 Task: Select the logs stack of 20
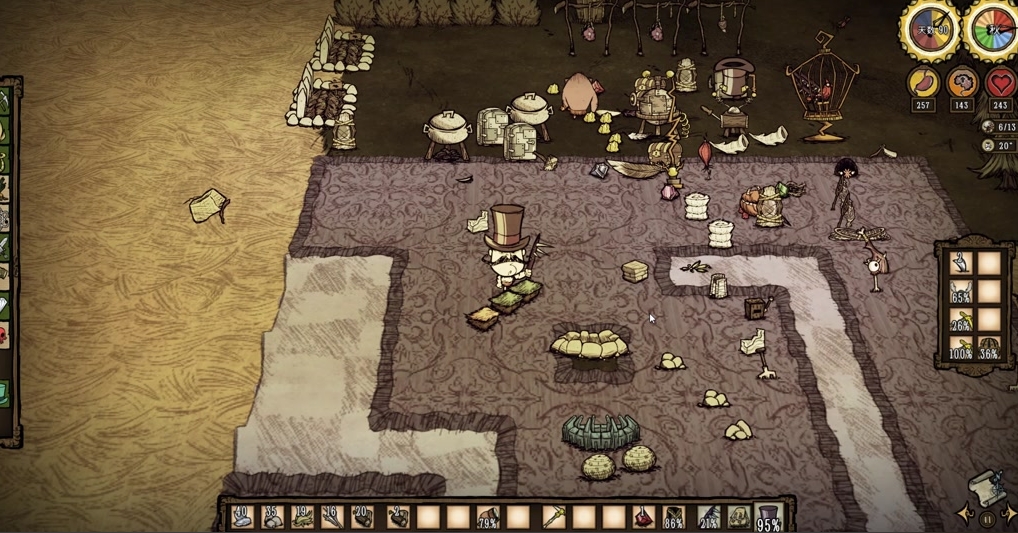tap(363, 516)
